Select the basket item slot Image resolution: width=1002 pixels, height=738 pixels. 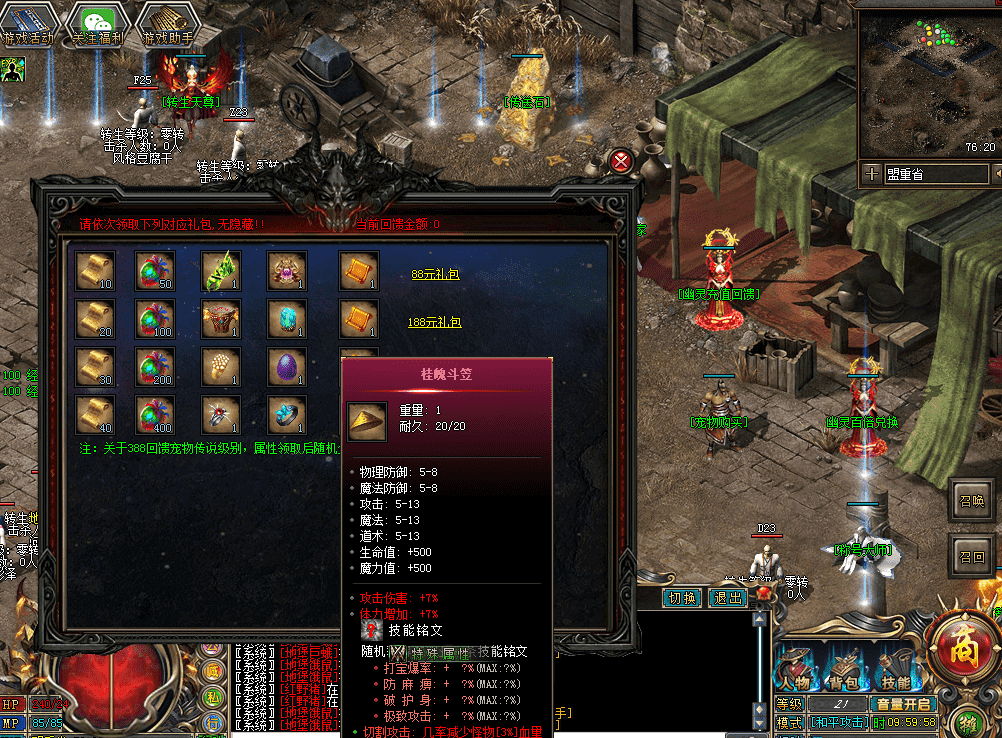[x=221, y=319]
